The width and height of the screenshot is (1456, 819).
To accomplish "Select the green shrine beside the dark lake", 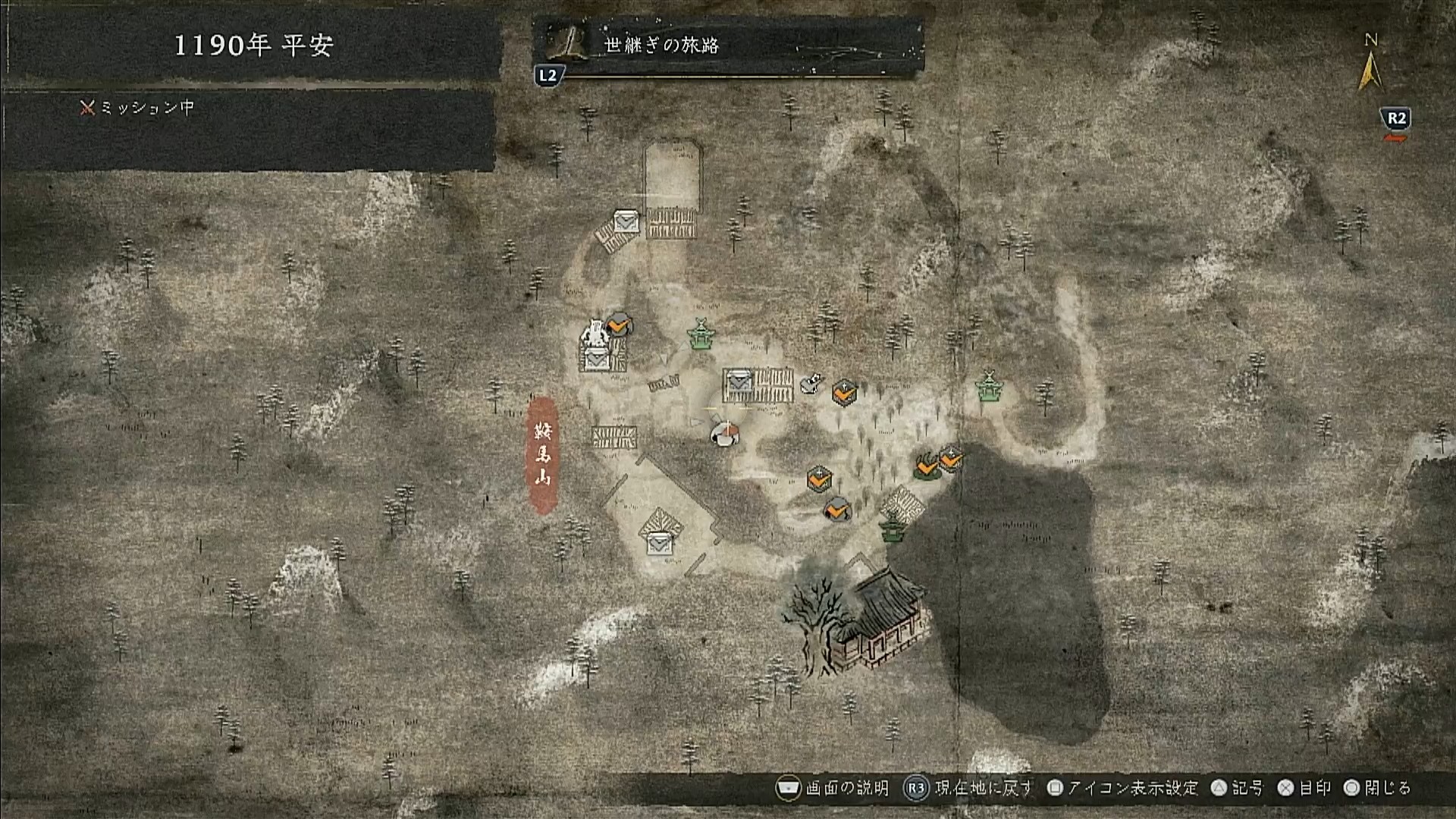I will point(892,526).
